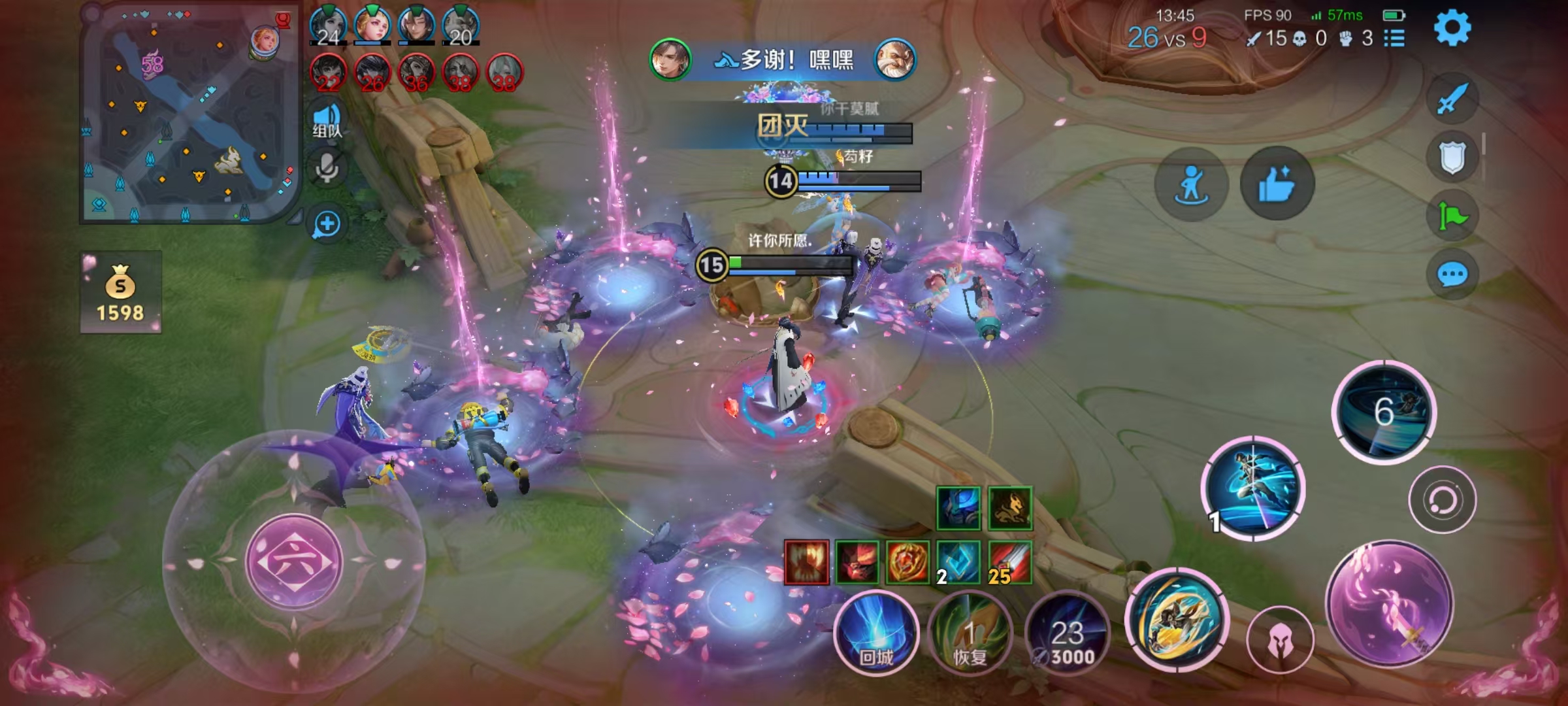The height and width of the screenshot is (706, 1568).
Task: Send the green flag signal
Action: (1452, 216)
